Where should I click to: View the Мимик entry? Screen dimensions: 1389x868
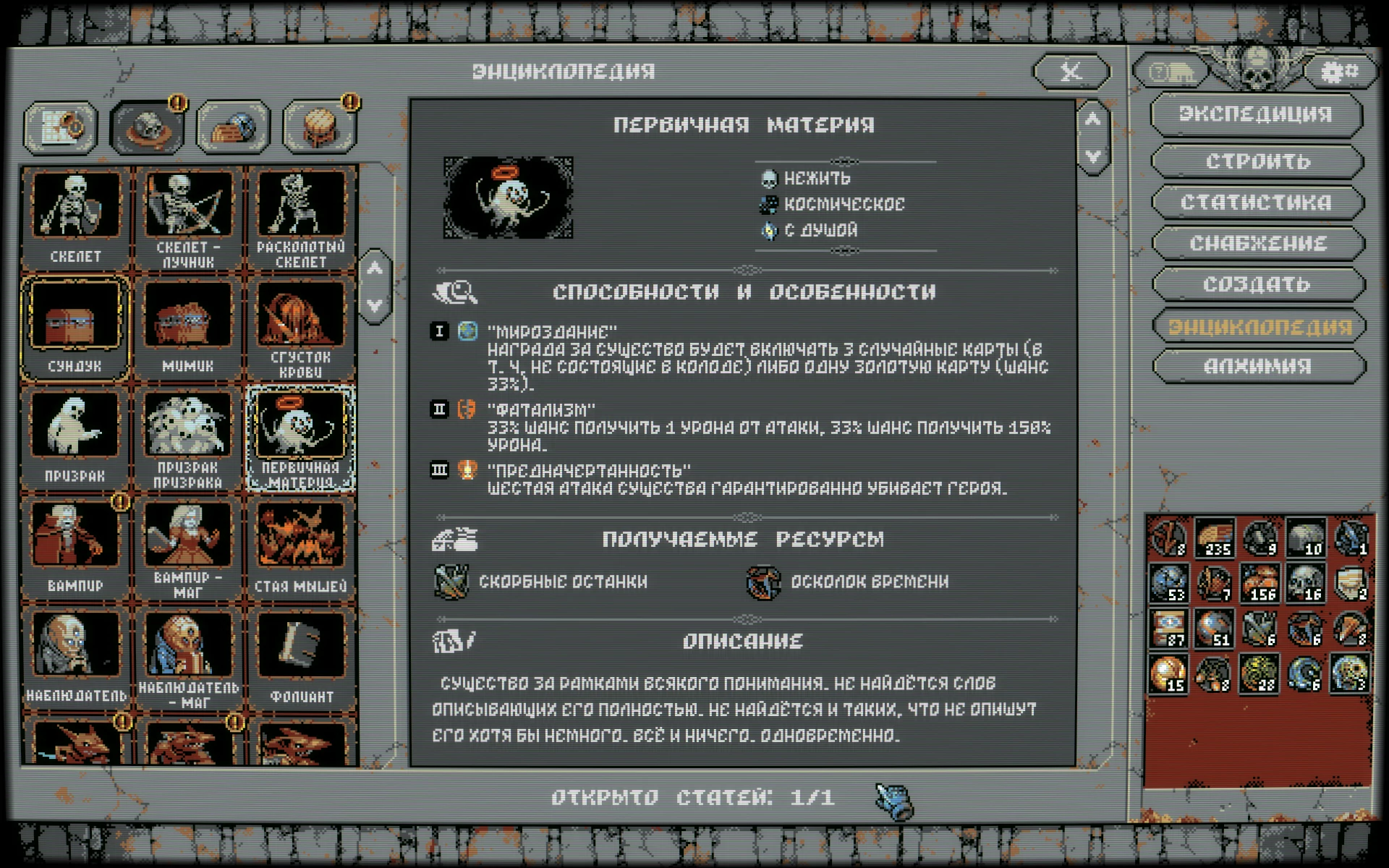[x=188, y=327]
